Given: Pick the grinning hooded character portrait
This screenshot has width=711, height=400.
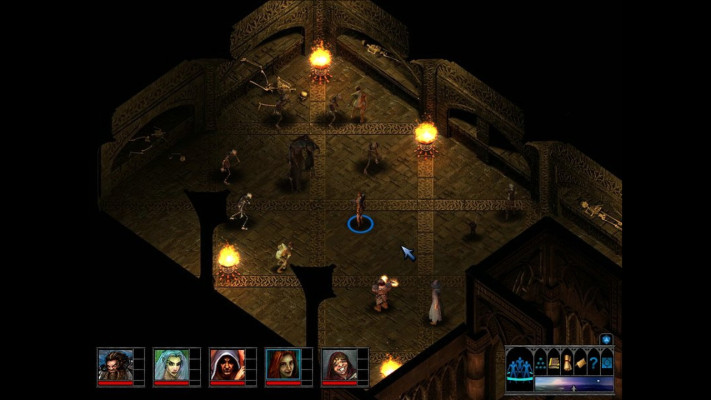Looking at the screenshot, I should click(338, 364).
